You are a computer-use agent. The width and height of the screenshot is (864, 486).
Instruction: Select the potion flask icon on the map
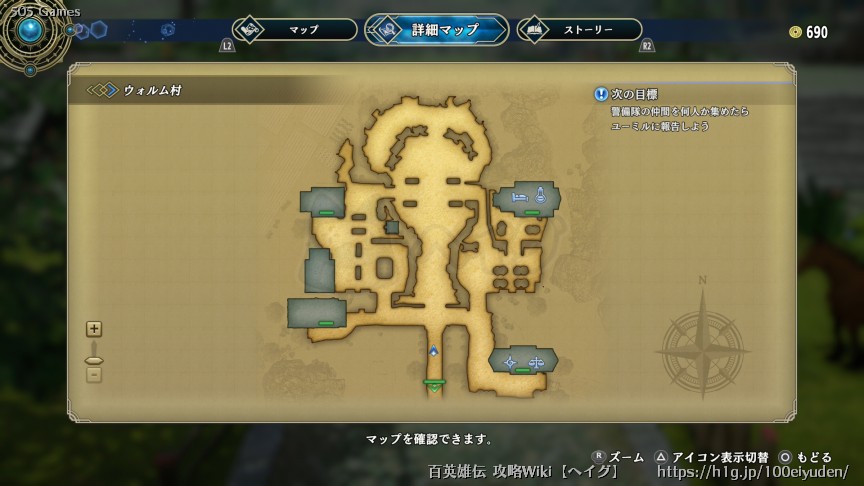point(540,195)
